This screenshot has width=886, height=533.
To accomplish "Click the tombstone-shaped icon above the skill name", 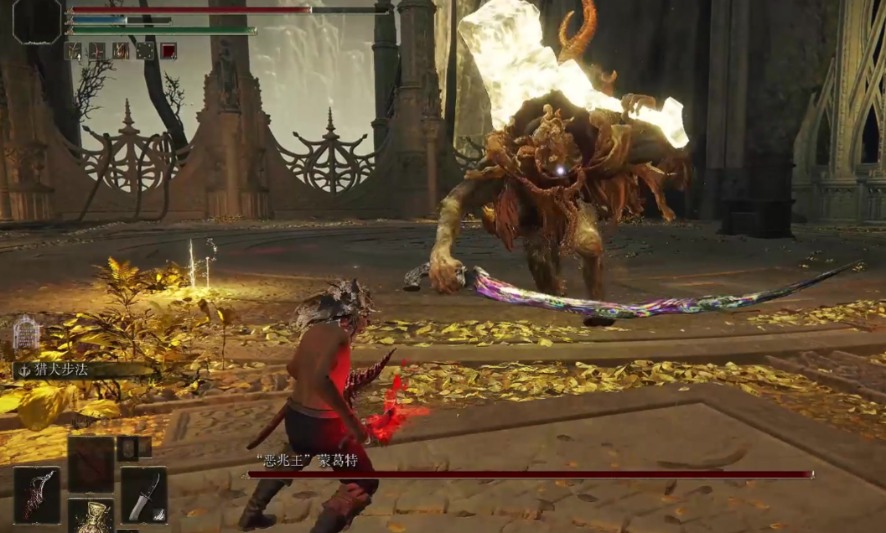I will pyautogui.click(x=26, y=334).
